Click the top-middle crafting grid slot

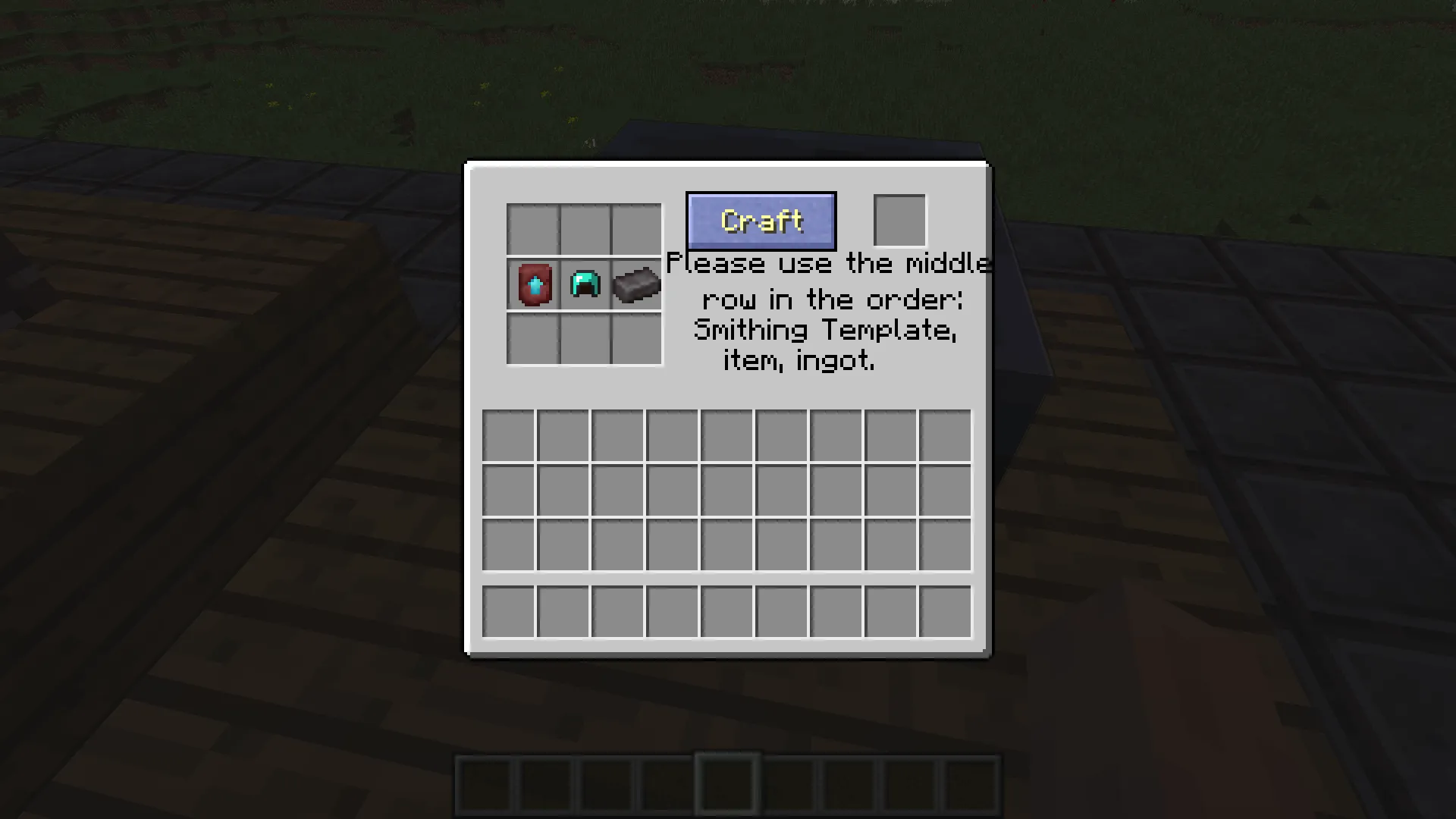(x=584, y=229)
